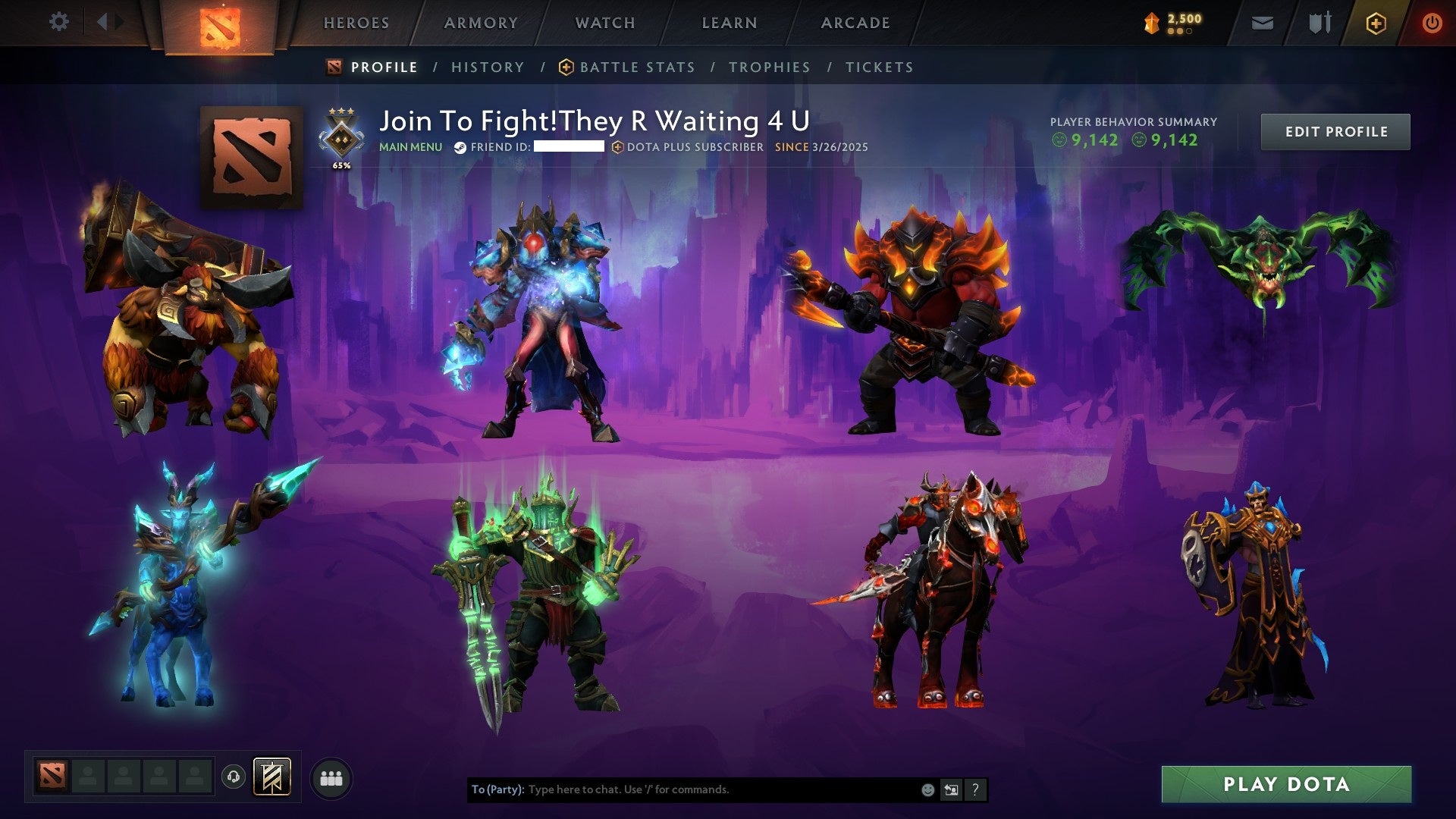Toggle the chat image-sharing icon beside the smiley
1456x819 pixels.
pos(951,789)
